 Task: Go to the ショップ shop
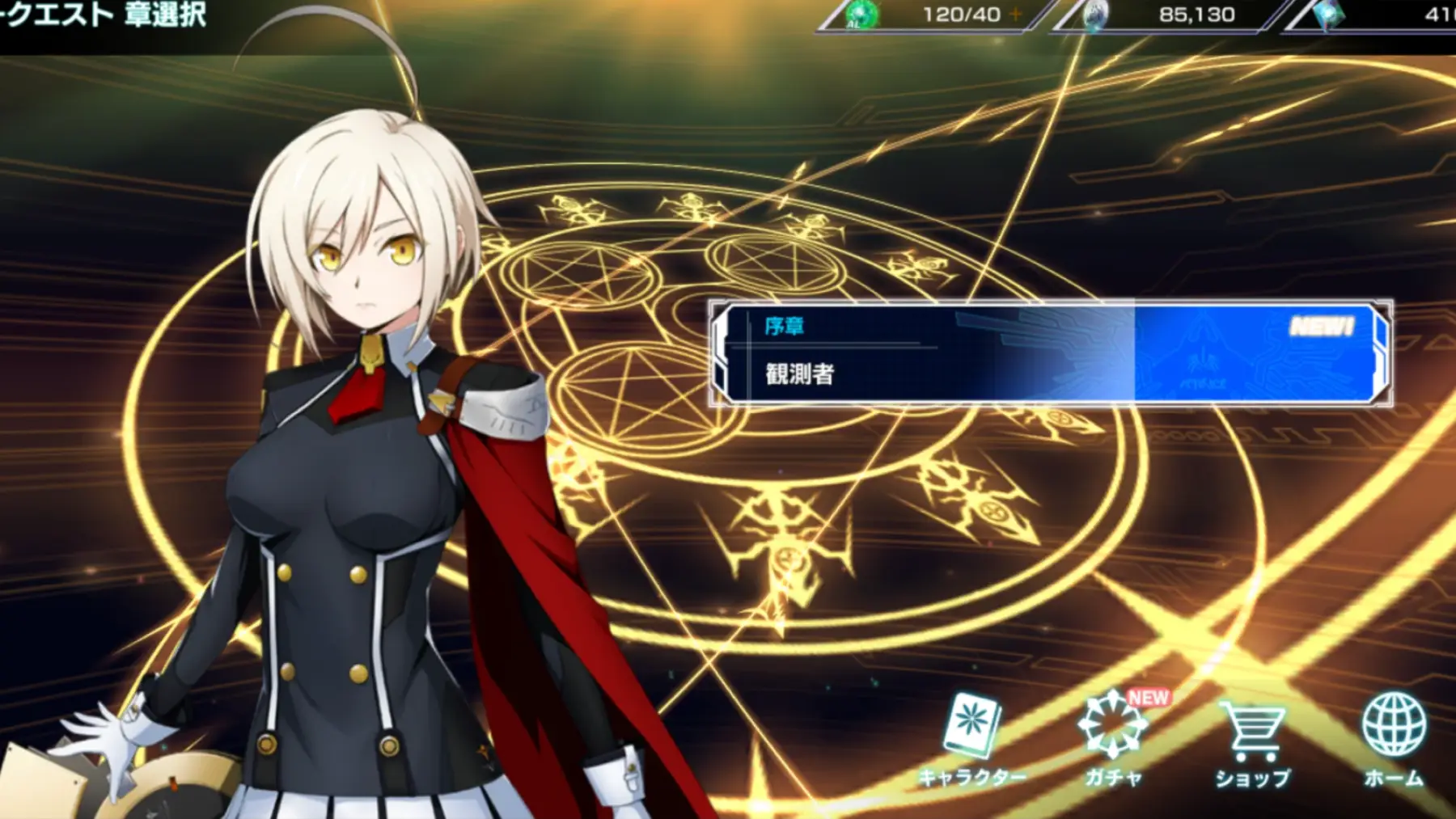pos(1252,740)
